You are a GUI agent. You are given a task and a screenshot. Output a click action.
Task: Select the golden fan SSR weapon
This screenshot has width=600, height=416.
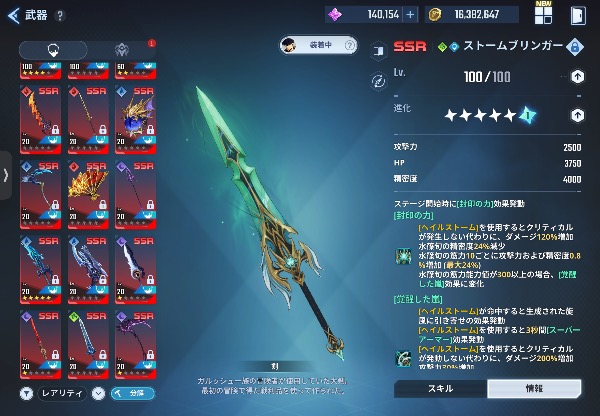(86, 188)
